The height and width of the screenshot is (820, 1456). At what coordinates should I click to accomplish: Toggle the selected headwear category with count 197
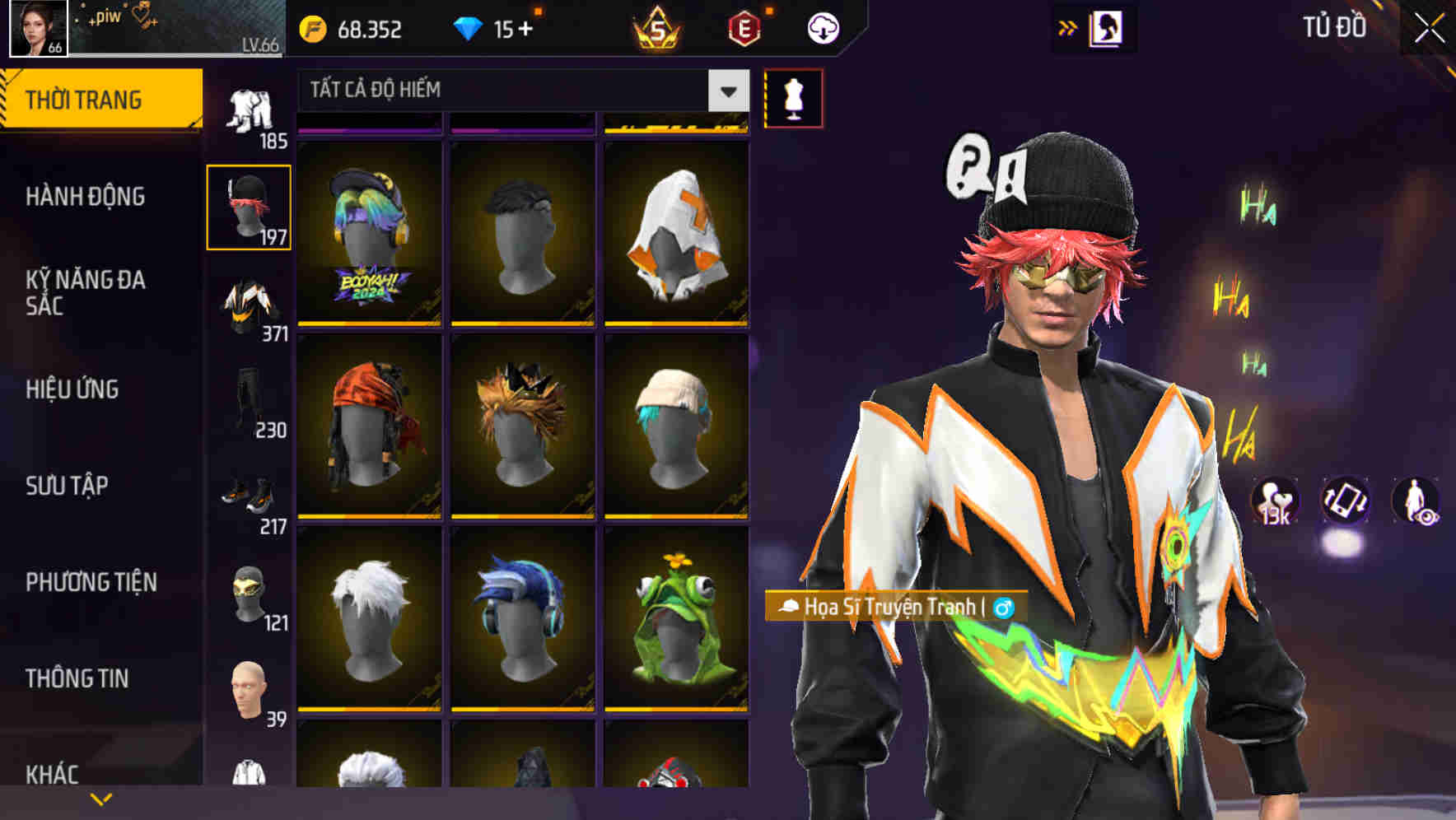pyautogui.click(x=249, y=206)
